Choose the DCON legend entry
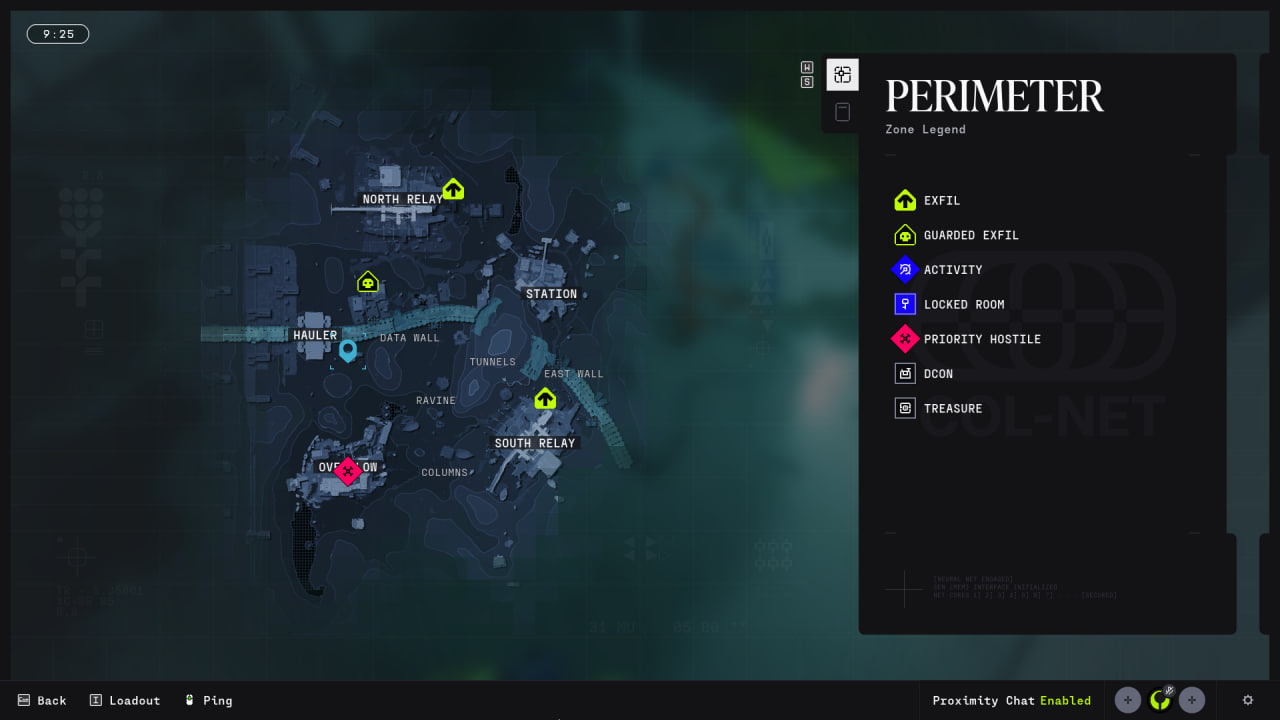 click(923, 374)
